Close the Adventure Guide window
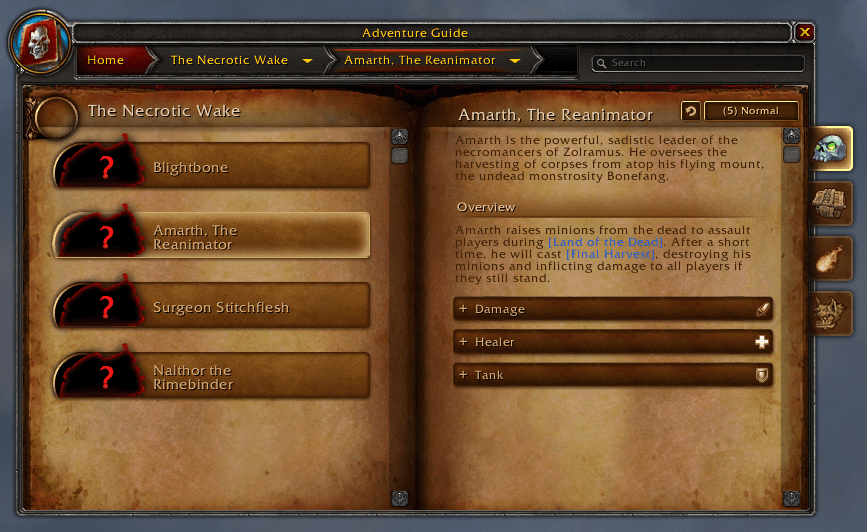The width and height of the screenshot is (867, 532). pyautogui.click(x=805, y=33)
